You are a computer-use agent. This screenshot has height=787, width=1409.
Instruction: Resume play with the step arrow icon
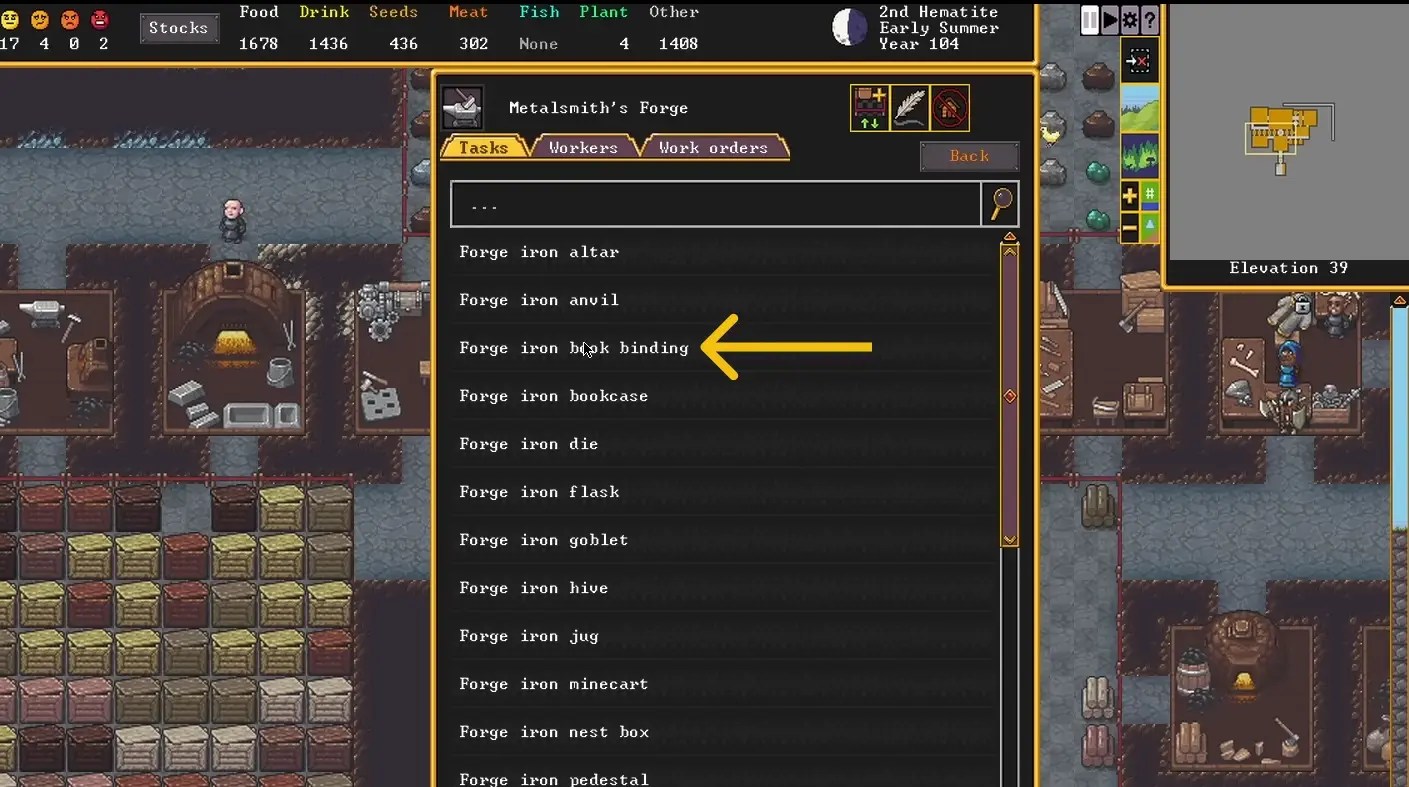pyautogui.click(x=1110, y=19)
